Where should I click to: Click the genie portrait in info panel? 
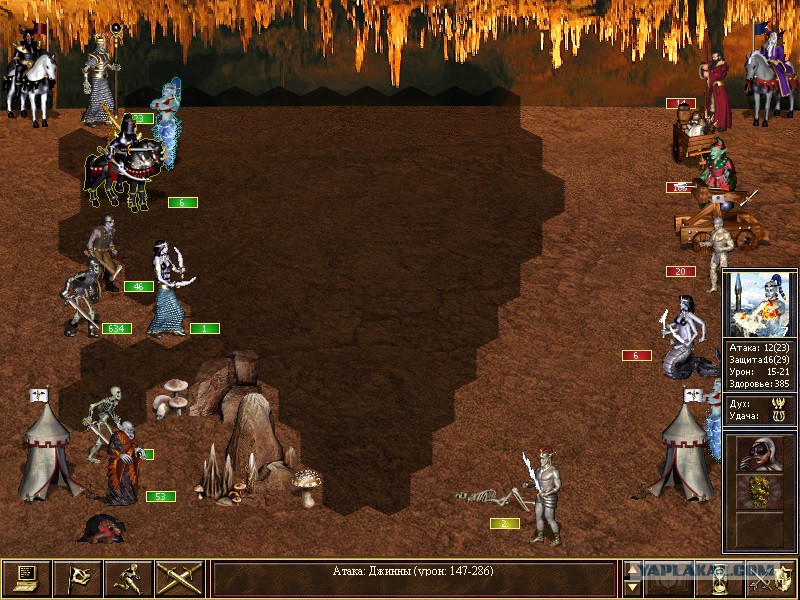coord(759,304)
